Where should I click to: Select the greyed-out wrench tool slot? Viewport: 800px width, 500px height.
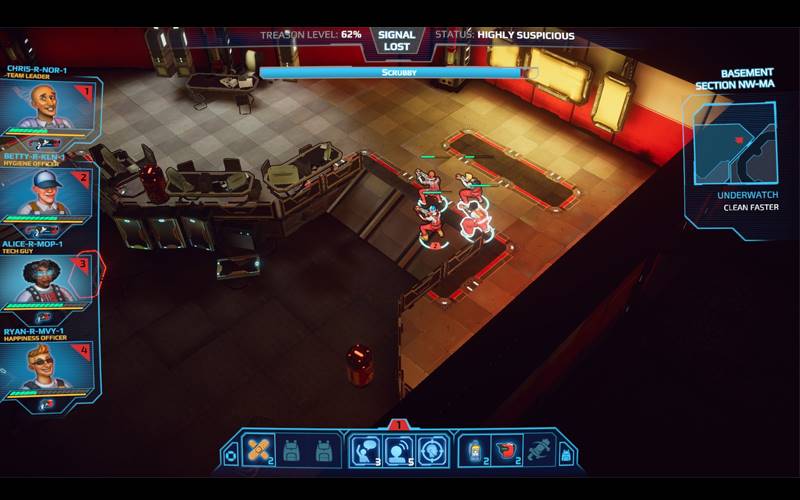pos(541,451)
